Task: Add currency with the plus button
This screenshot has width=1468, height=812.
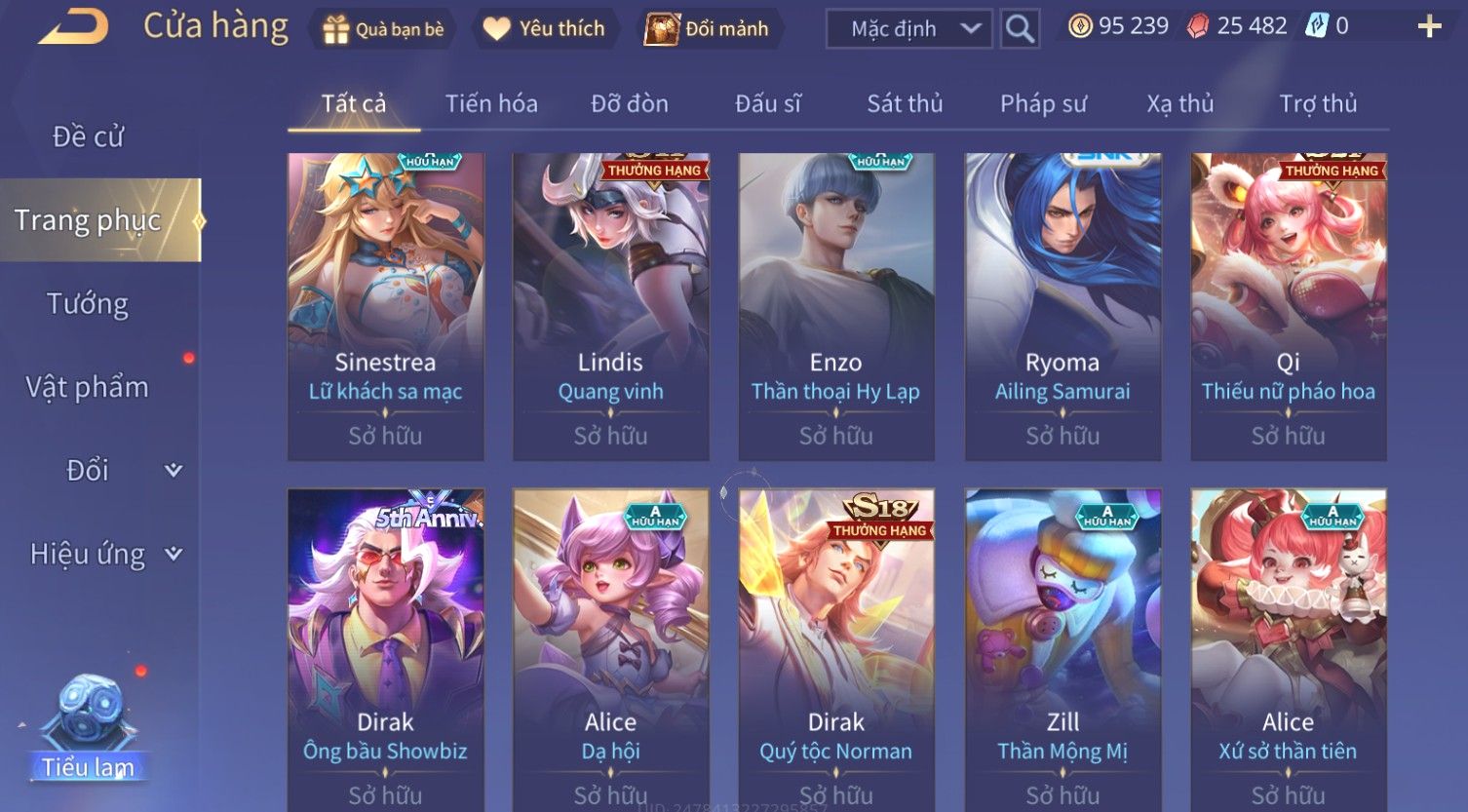Action: coord(1428,26)
